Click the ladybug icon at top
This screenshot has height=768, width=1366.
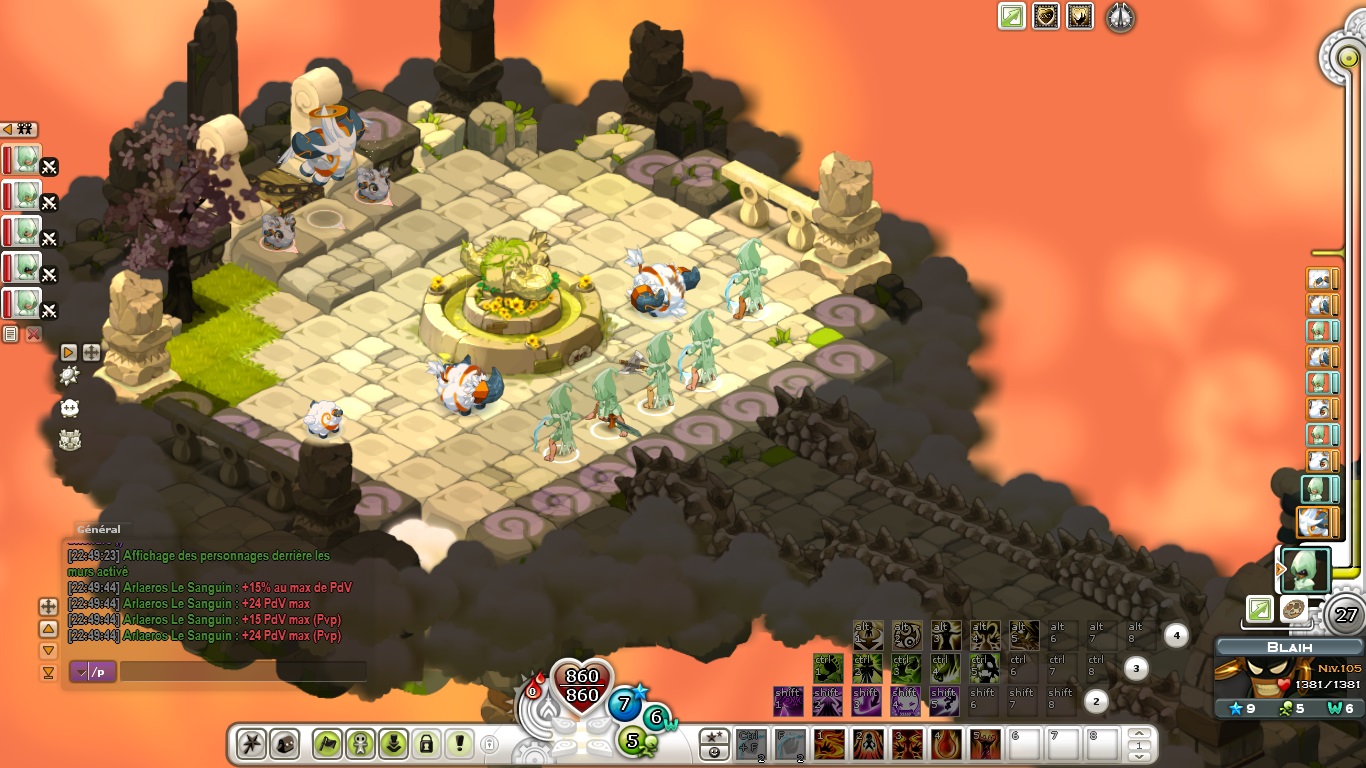(1120, 17)
